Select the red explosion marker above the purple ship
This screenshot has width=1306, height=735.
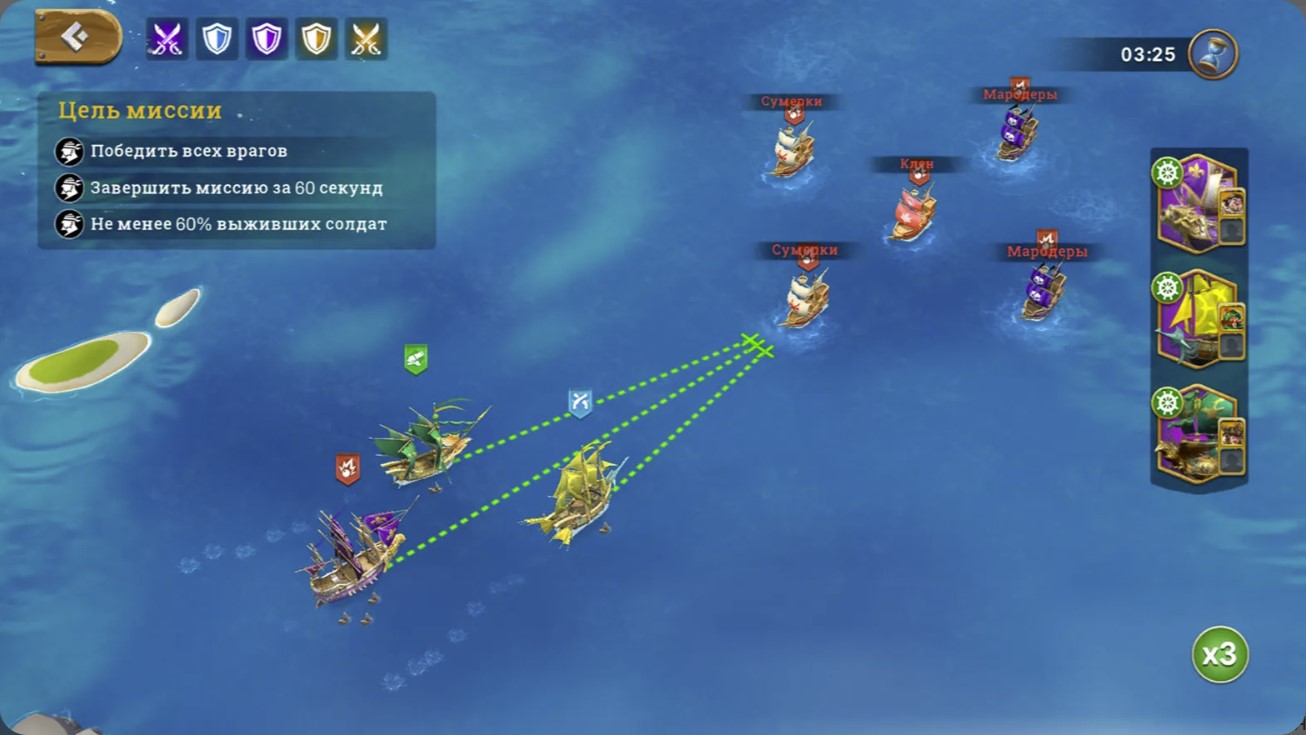pyautogui.click(x=348, y=468)
